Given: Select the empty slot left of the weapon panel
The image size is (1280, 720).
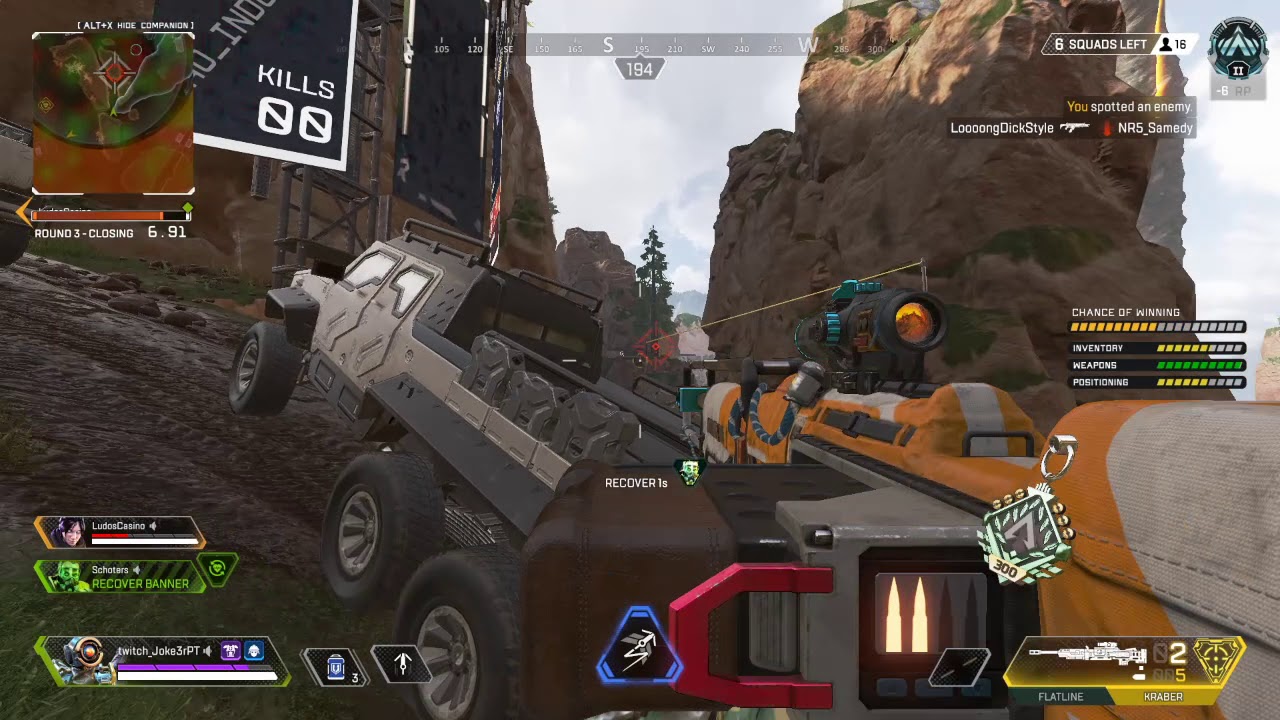Looking at the screenshot, I should click(x=960, y=668).
